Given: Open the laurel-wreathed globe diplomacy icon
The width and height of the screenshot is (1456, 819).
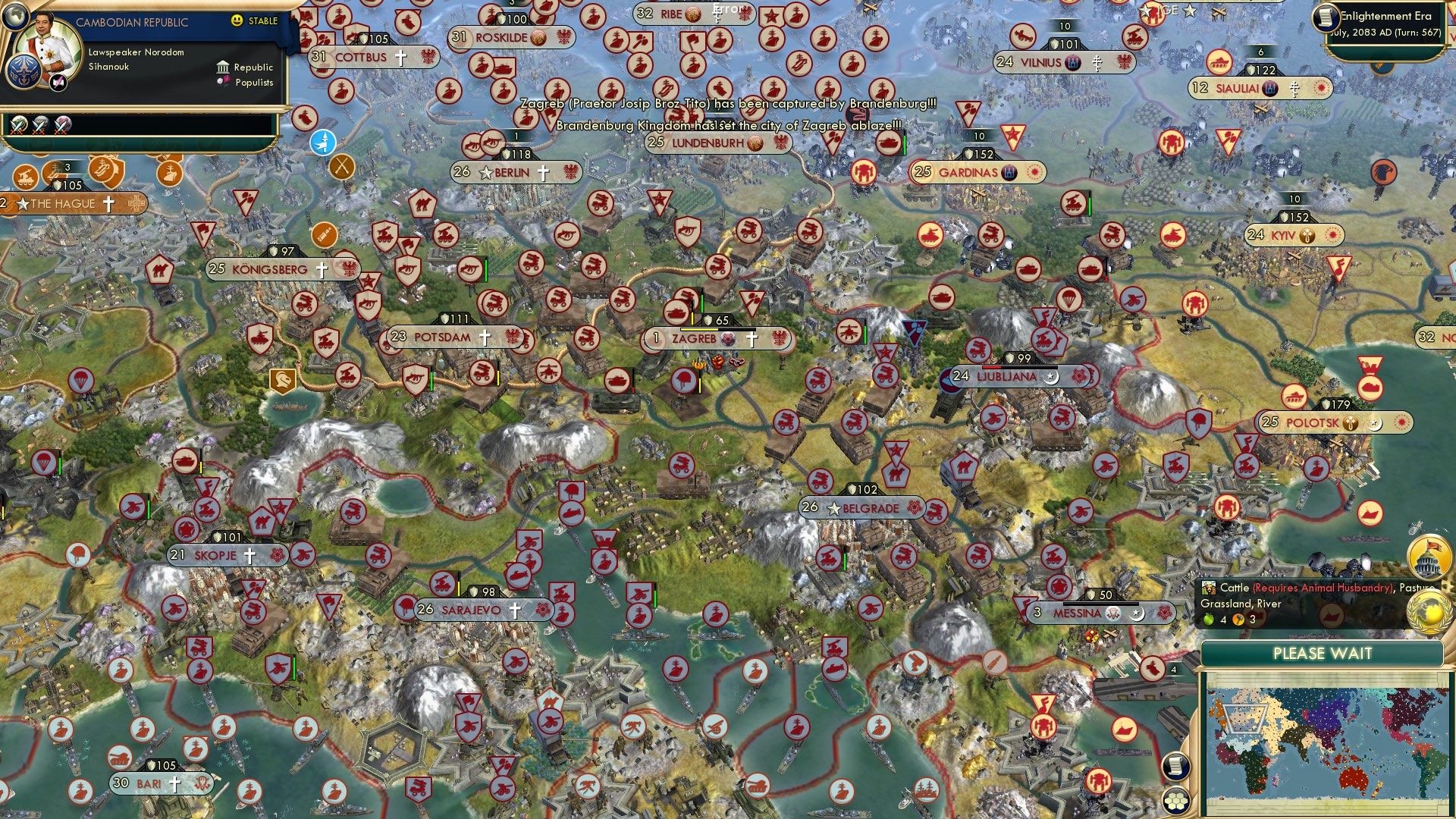Looking at the screenshot, I should (x=1429, y=611).
